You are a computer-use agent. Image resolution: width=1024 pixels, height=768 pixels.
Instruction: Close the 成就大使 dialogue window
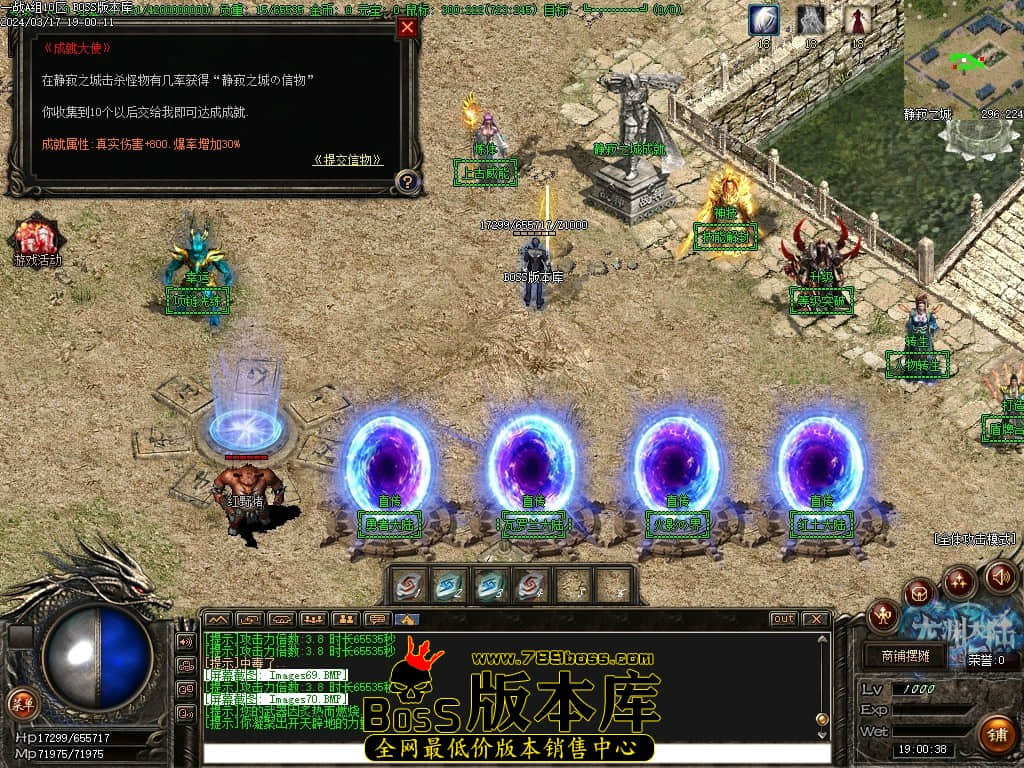(x=407, y=28)
